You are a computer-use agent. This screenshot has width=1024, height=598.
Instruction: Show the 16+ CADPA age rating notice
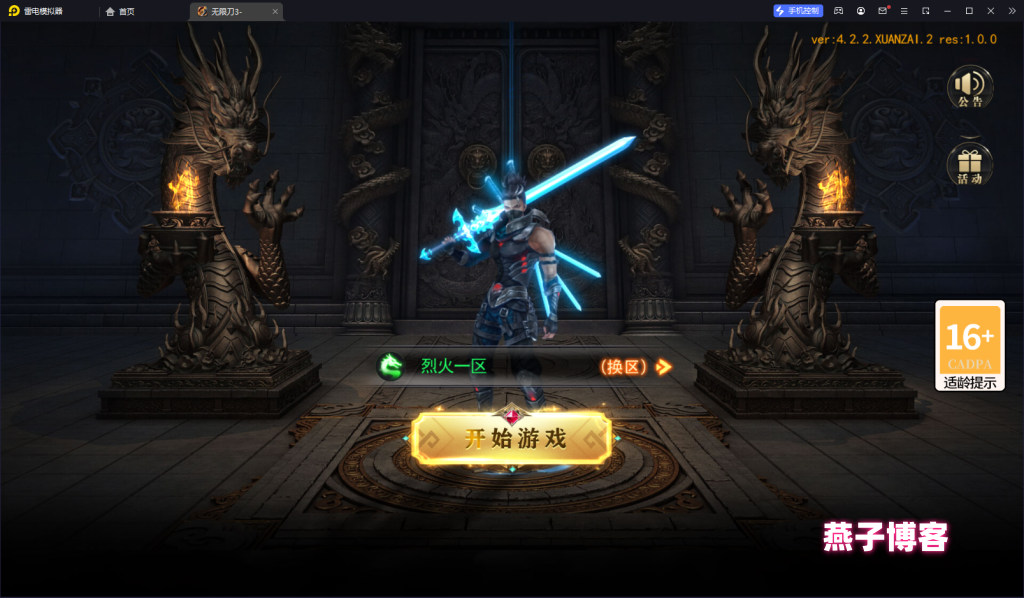point(969,345)
